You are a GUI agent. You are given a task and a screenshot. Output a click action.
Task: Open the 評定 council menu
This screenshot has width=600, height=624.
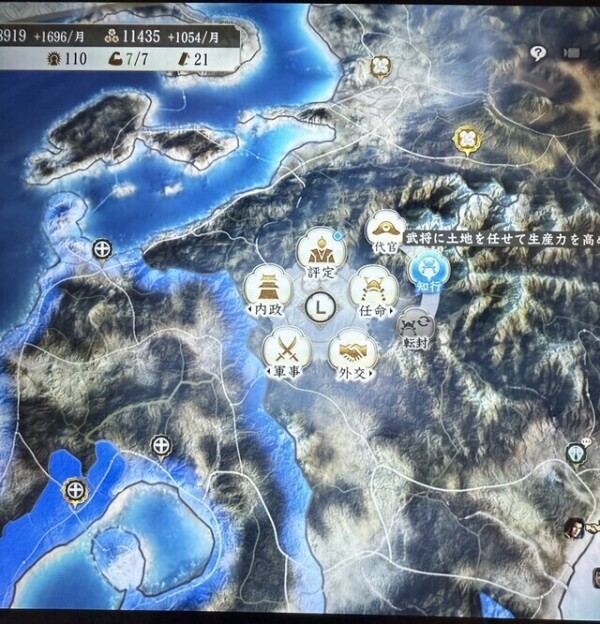(x=321, y=251)
